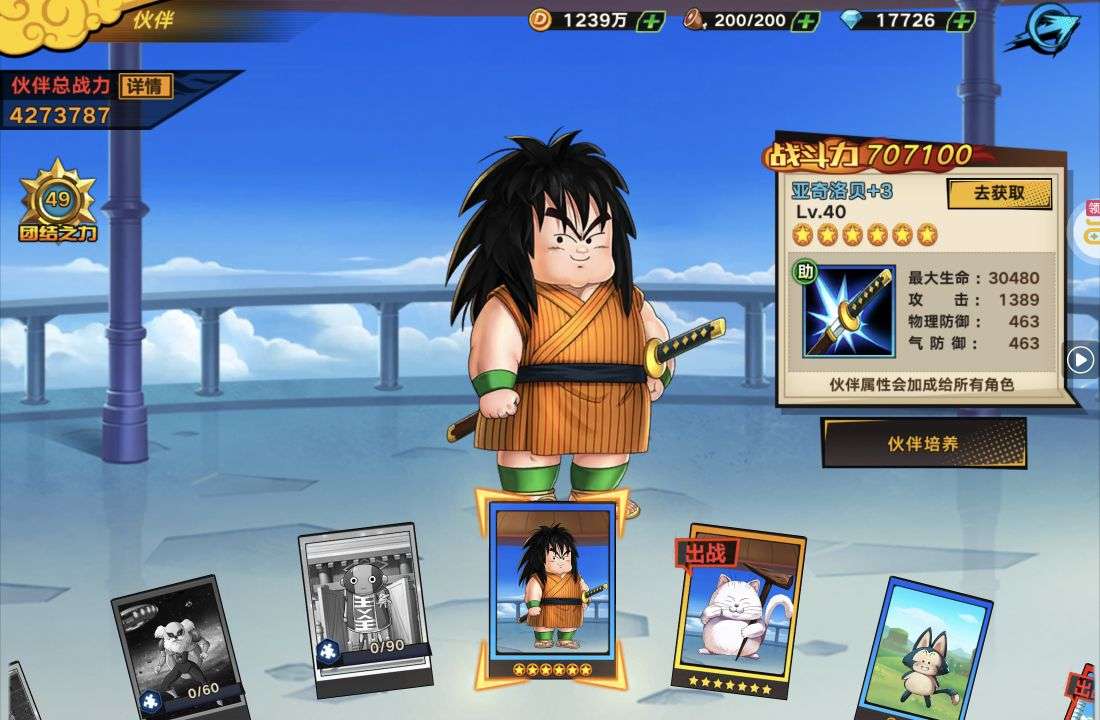Open partner total power 详情 details
This screenshot has width=1100, height=720.
[x=145, y=86]
